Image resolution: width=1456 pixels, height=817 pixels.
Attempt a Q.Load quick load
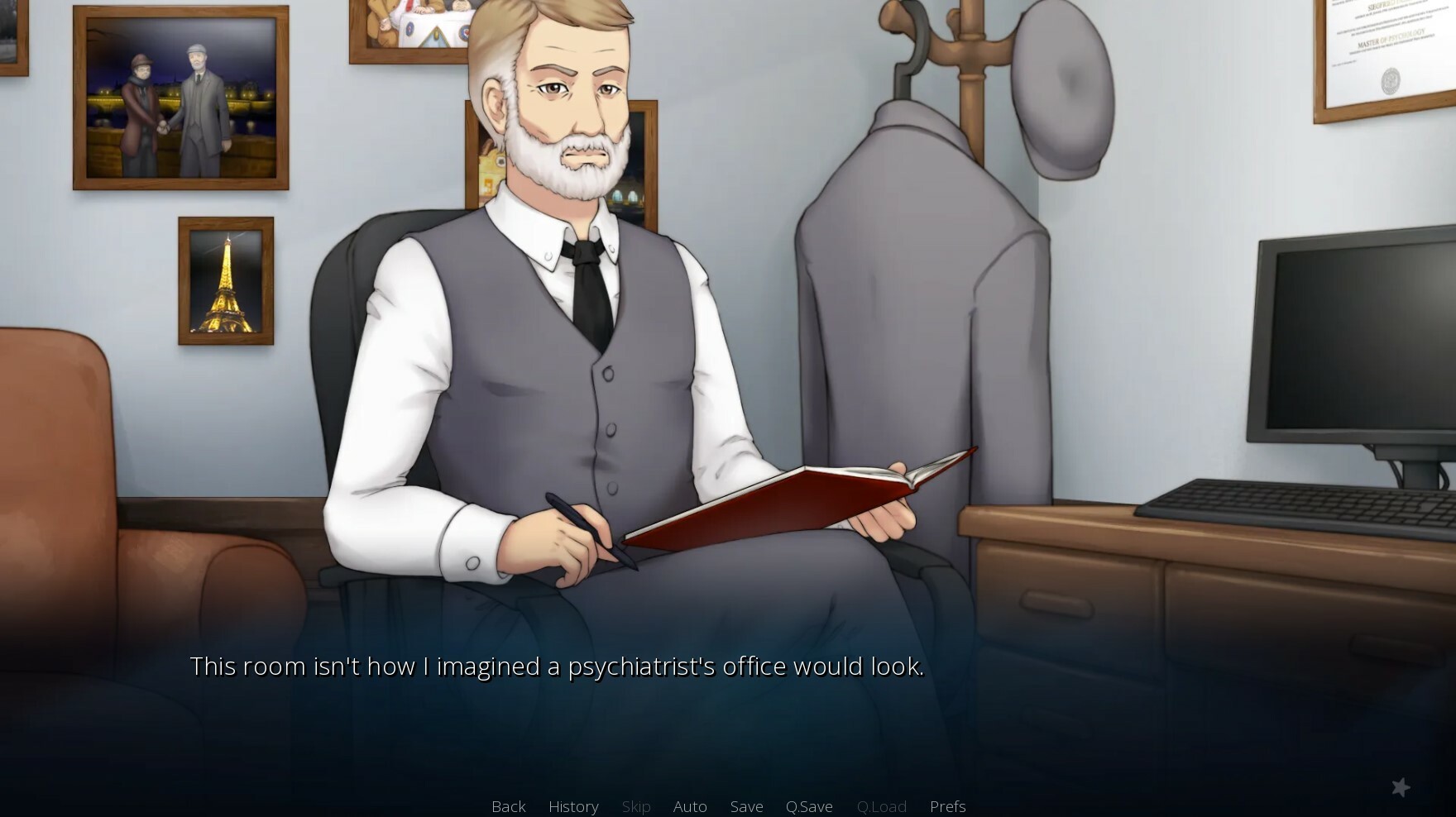click(882, 806)
